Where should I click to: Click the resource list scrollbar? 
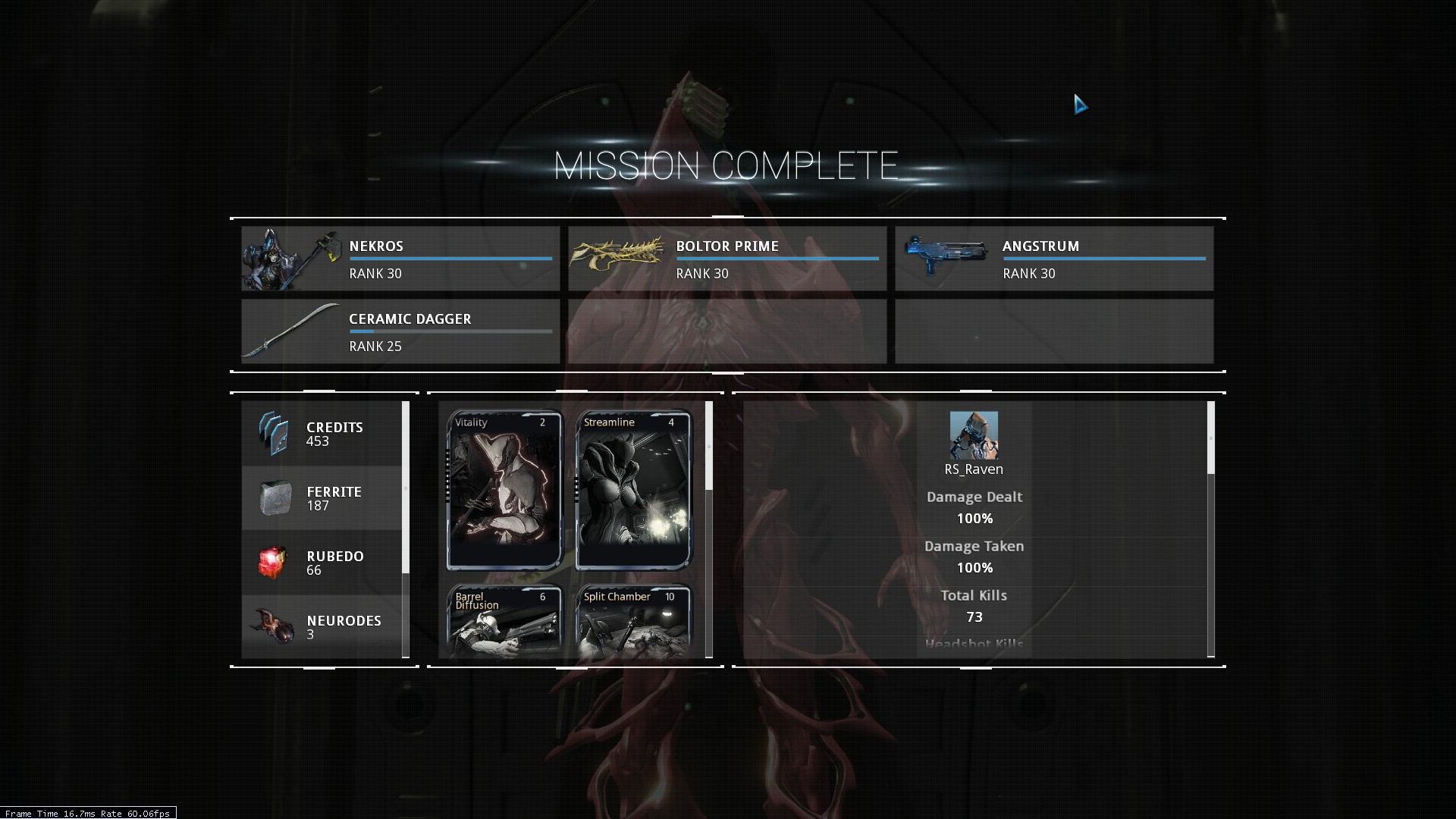pyautogui.click(x=406, y=488)
